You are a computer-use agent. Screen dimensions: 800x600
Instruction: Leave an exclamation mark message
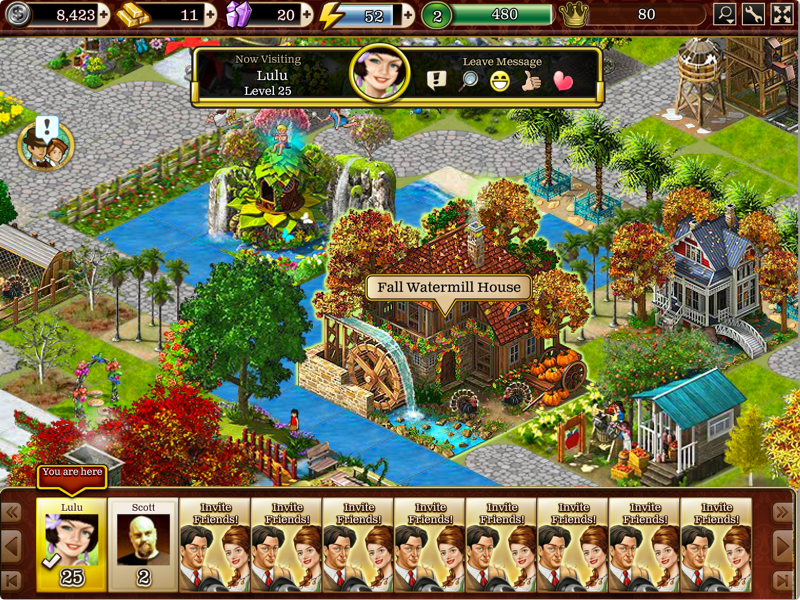coord(437,81)
